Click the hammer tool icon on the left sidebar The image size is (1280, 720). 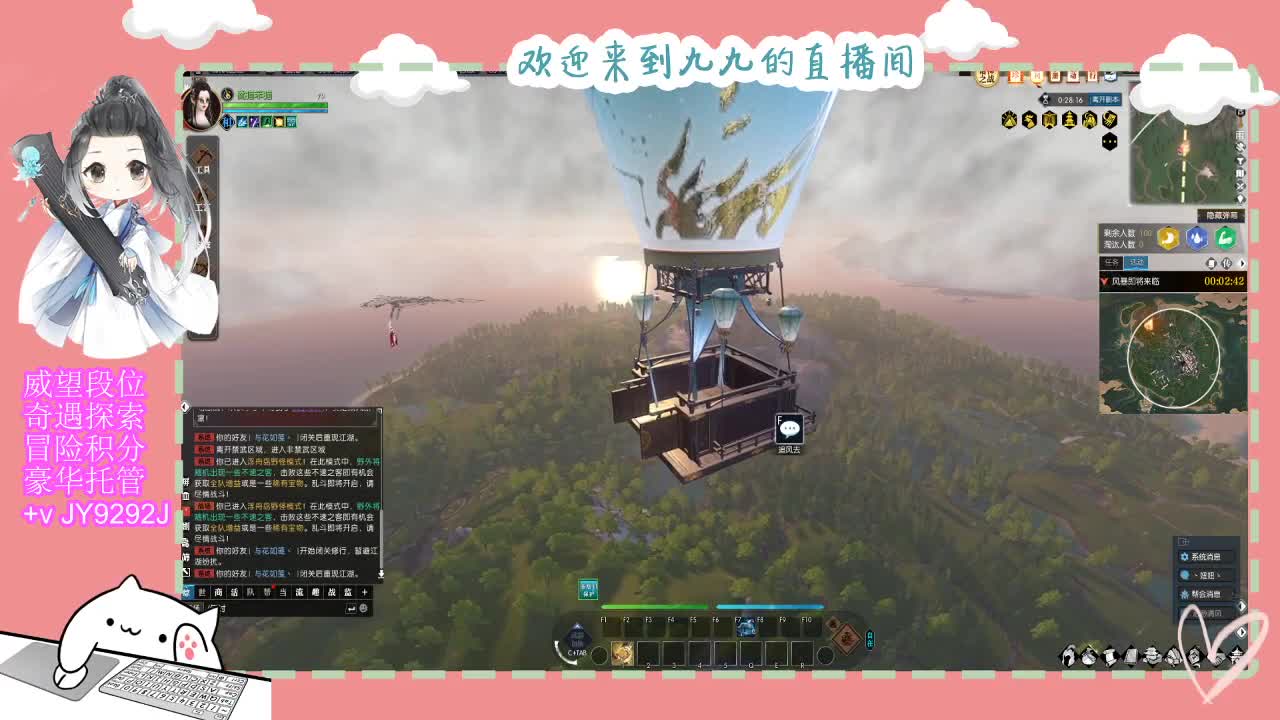click(203, 152)
